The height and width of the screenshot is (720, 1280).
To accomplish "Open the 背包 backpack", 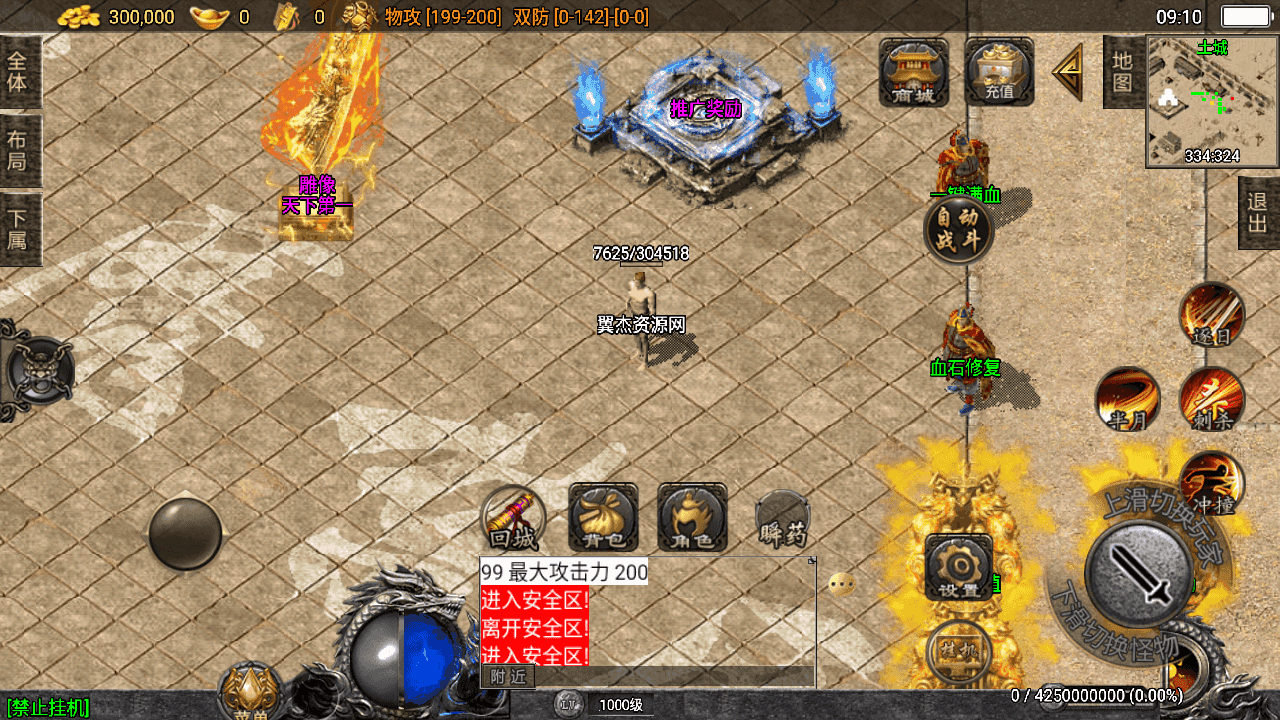I will click(603, 518).
